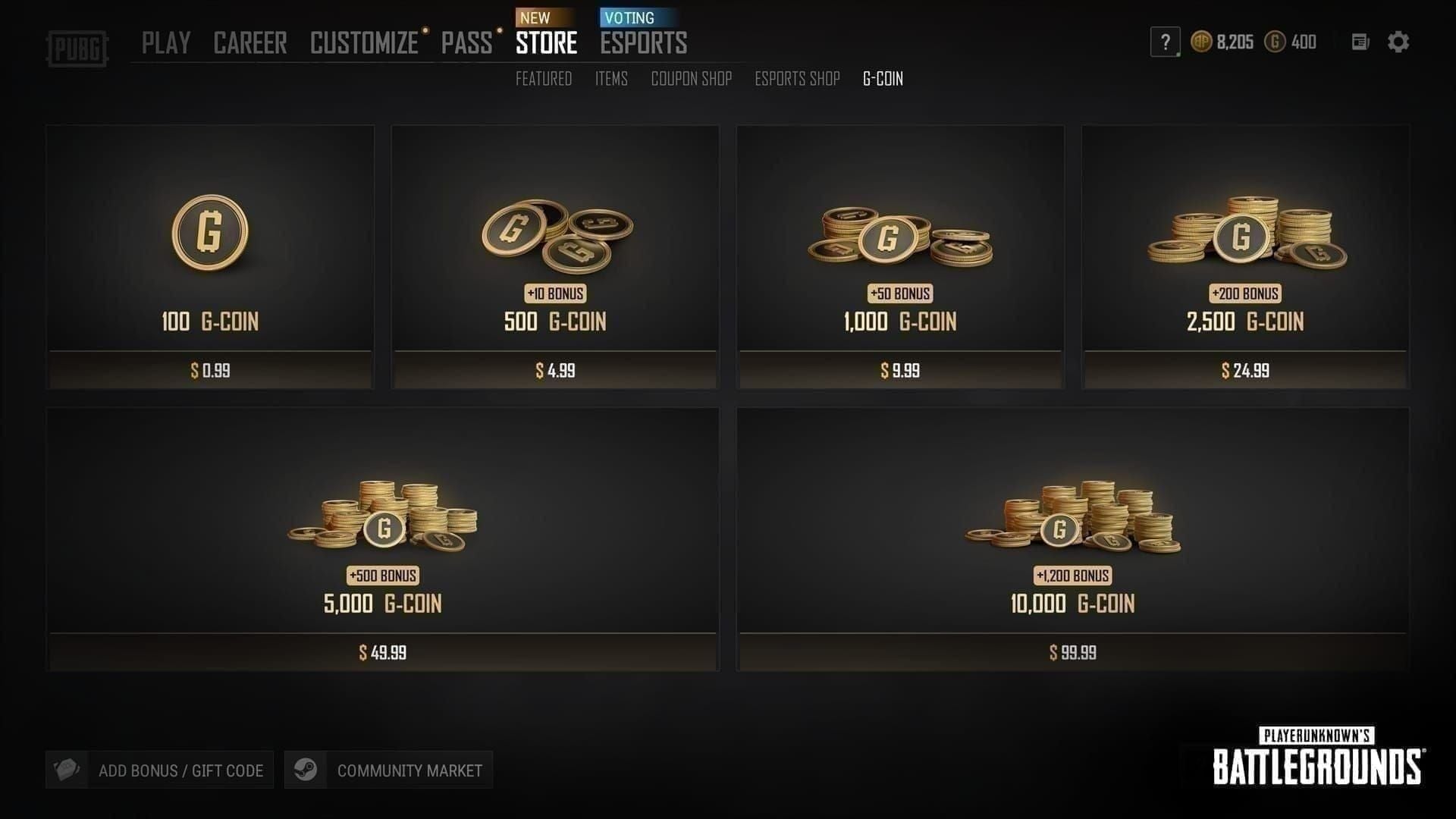This screenshot has width=1456, height=819.
Task: Switch to the FEATURED store tab
Action: (543, 79)
